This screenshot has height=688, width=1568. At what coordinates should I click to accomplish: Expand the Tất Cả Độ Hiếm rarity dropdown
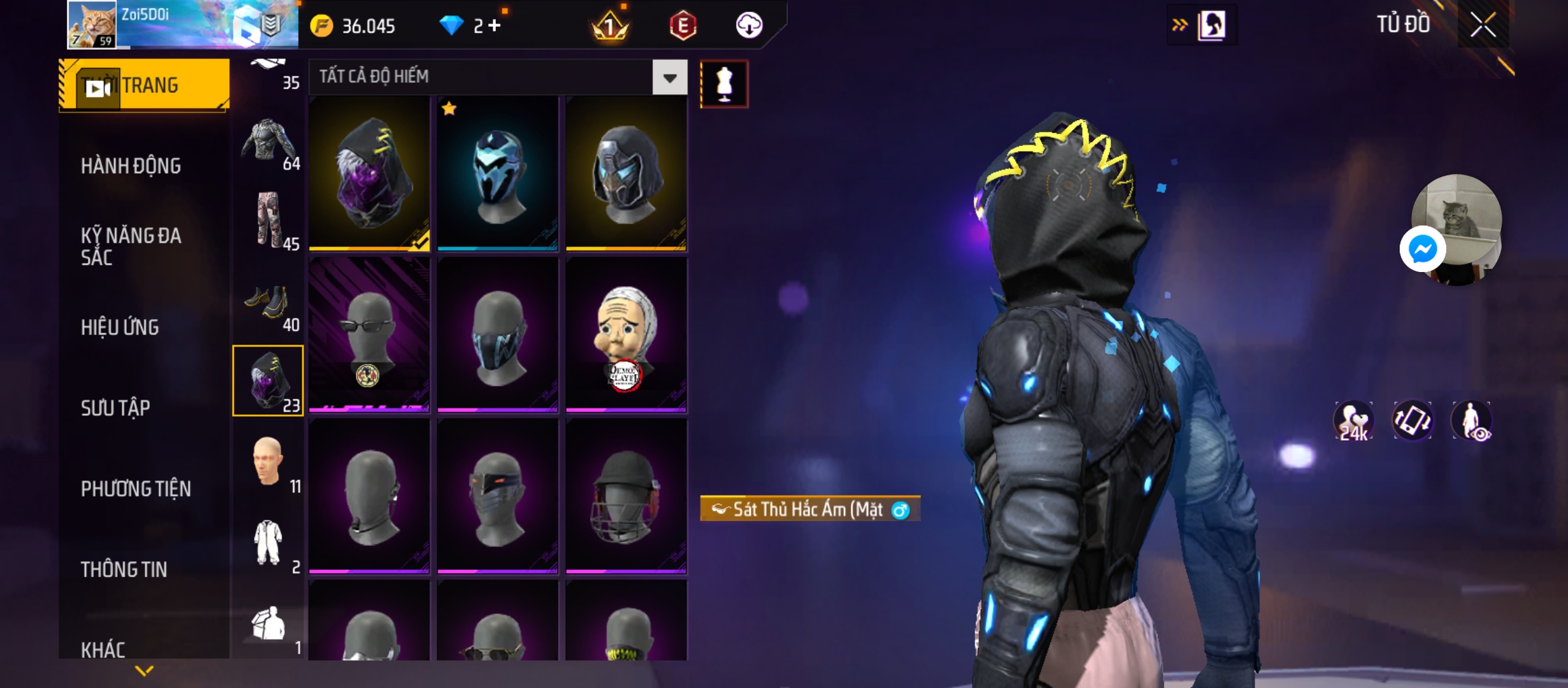pyautogui.click(x=669, y=78)
